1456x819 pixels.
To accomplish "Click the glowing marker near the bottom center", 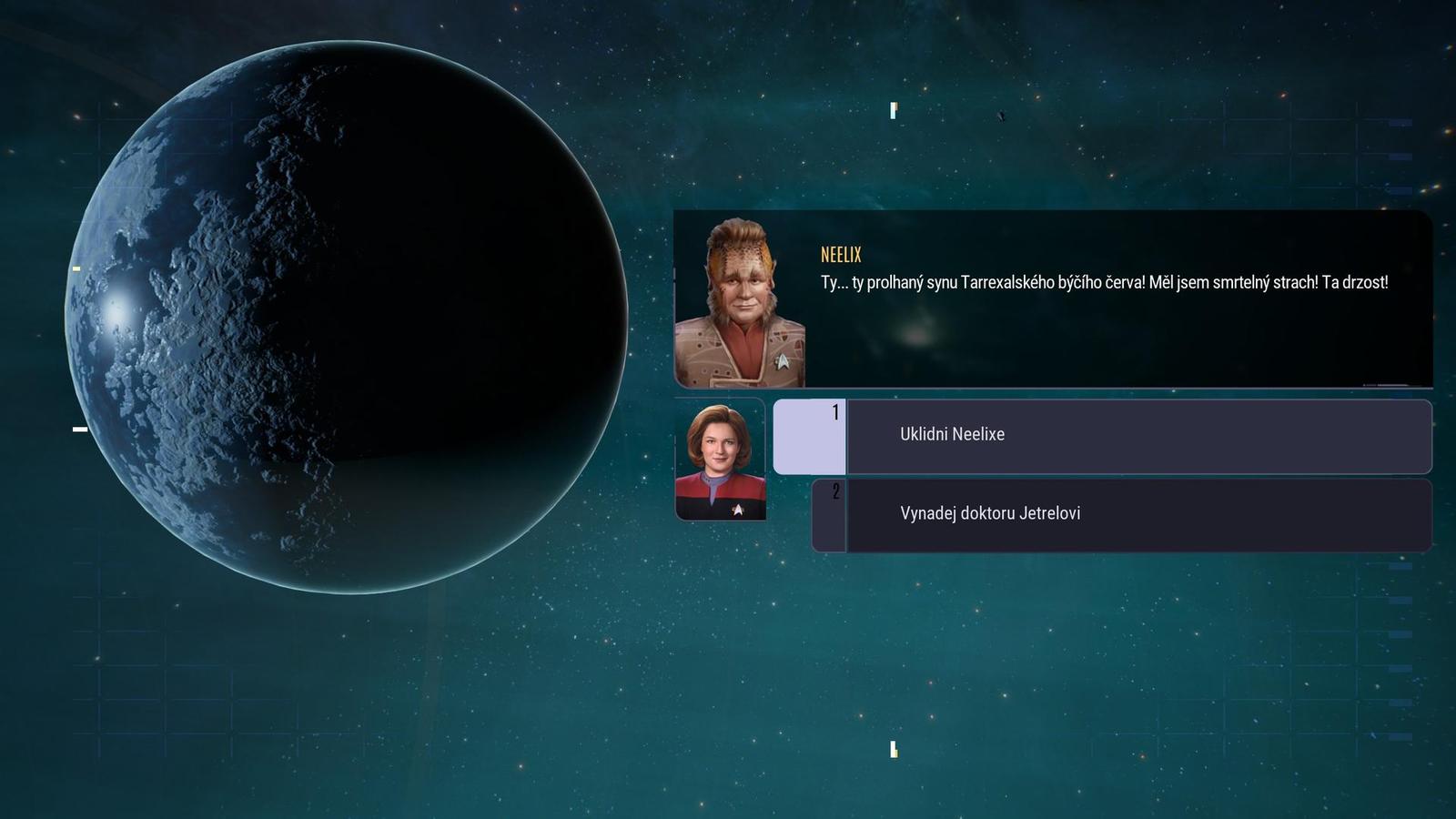I will 895,750.
